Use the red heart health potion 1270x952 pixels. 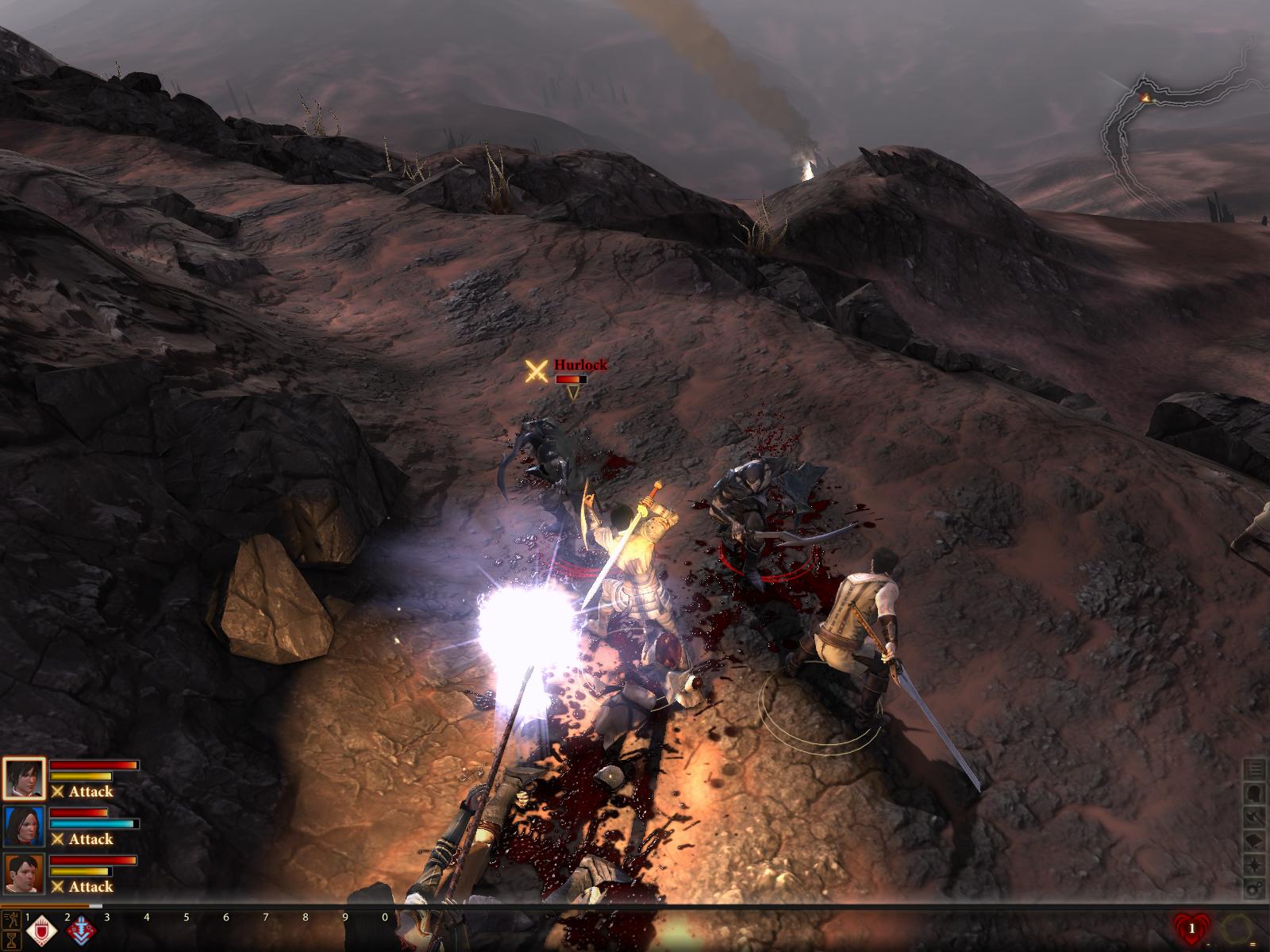point(1191,928)
